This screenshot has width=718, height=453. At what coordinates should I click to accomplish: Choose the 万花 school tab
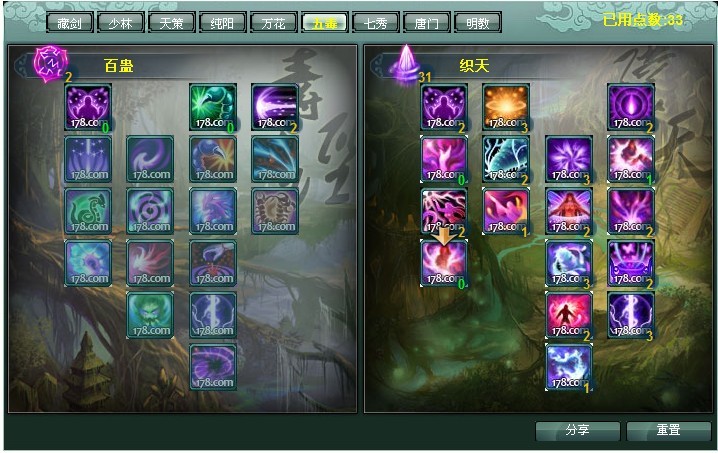point(273,22)
